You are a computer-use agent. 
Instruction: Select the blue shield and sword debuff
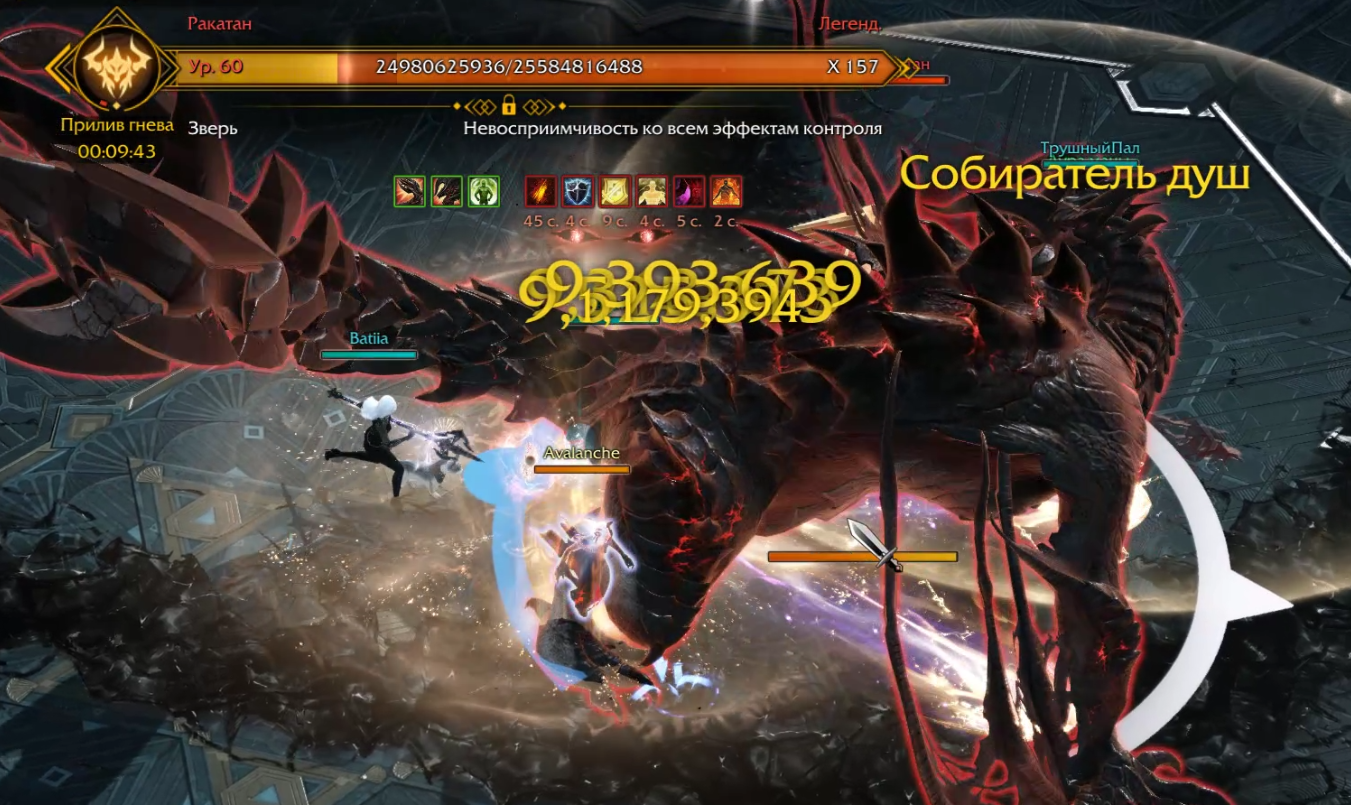[578, 191]
